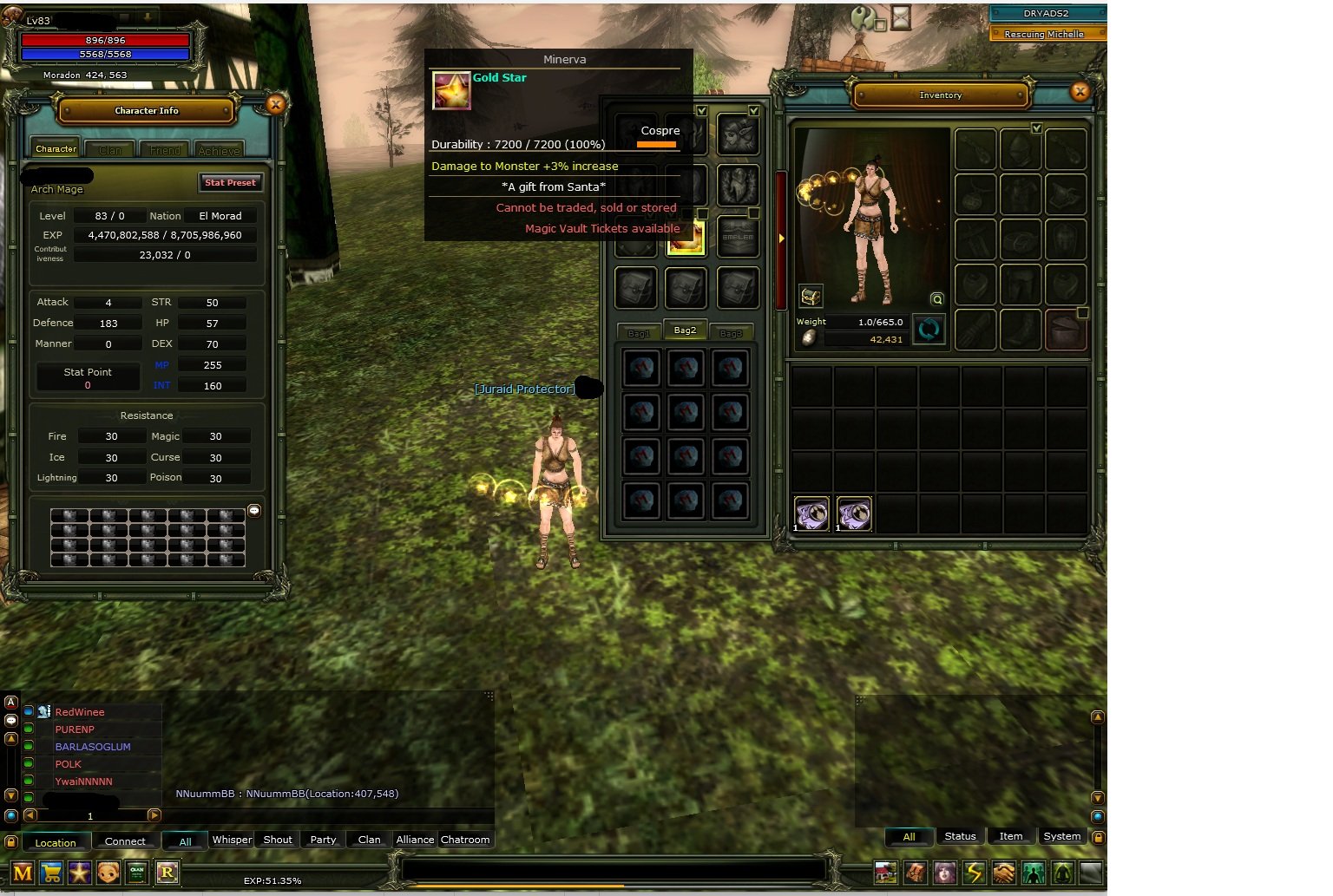Image resolution: width=1333 pixels, height=896 pixels.
Task: Select the lightning skill icon in bottom toolbar
Action: tap(974, 873)
